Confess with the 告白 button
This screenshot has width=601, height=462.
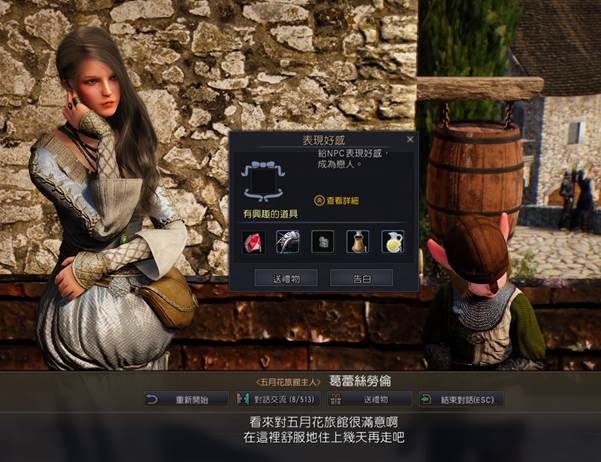(361, 277)
